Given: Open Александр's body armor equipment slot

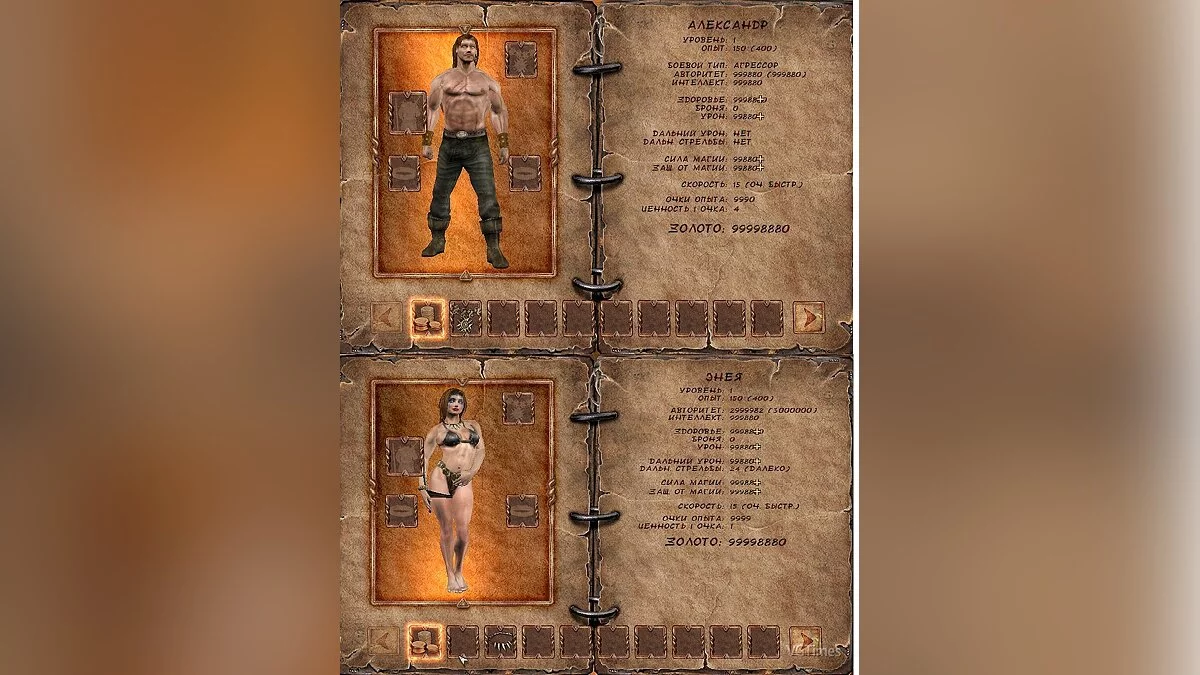Looking at the screenshot, I should pos(407,112).
